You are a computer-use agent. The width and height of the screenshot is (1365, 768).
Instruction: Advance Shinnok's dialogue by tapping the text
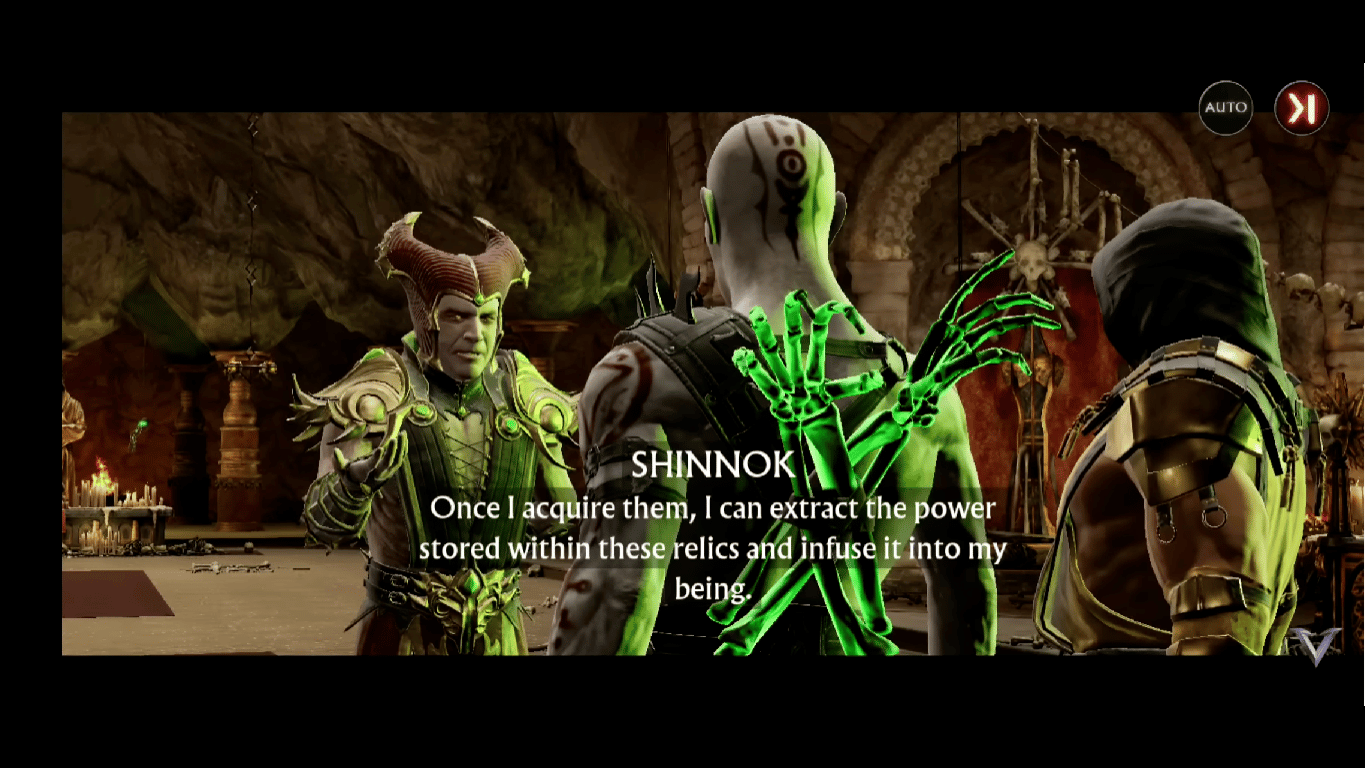click(x=710, y=528)
